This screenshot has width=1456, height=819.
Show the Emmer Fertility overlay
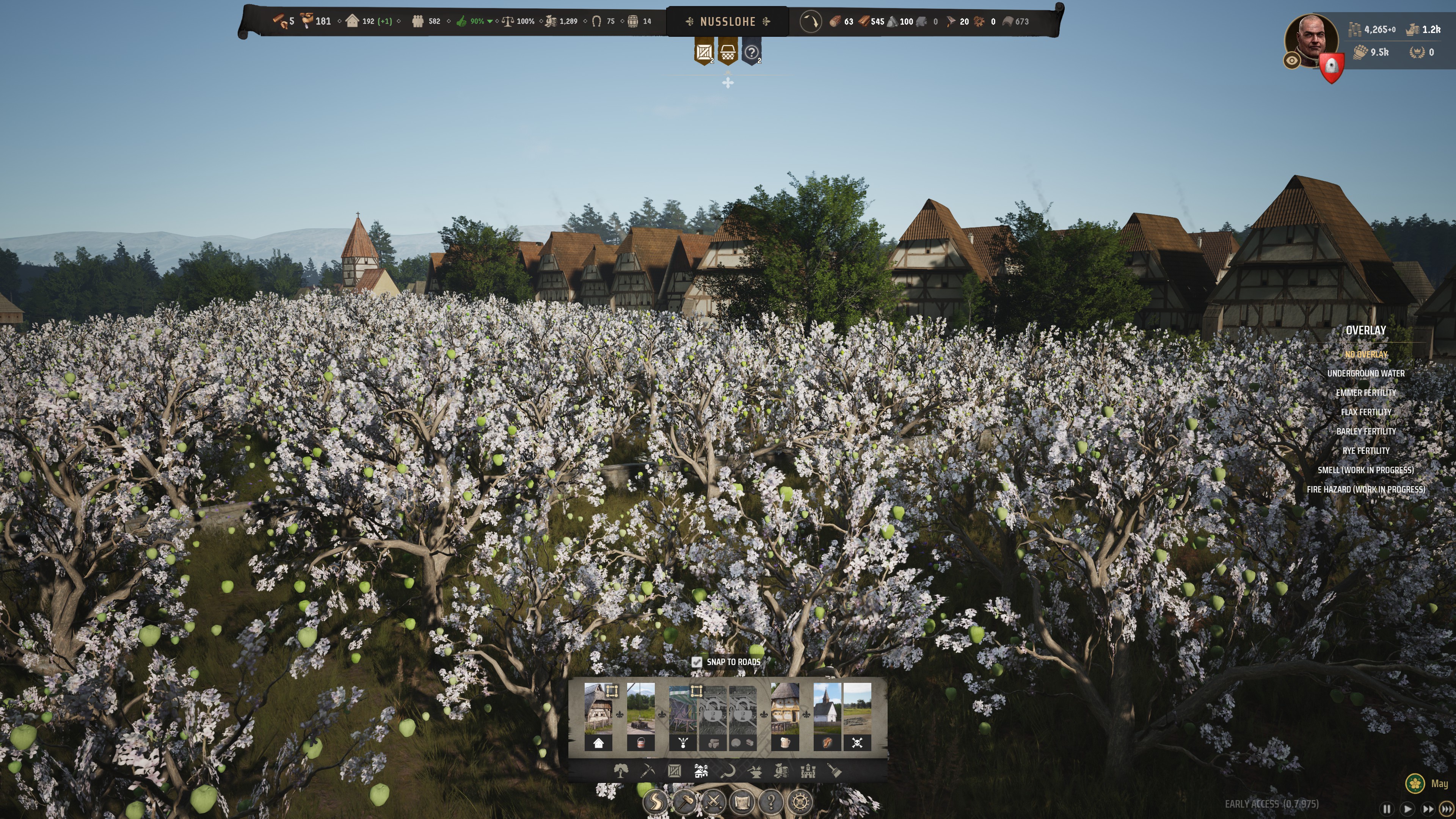[1365, 393]
